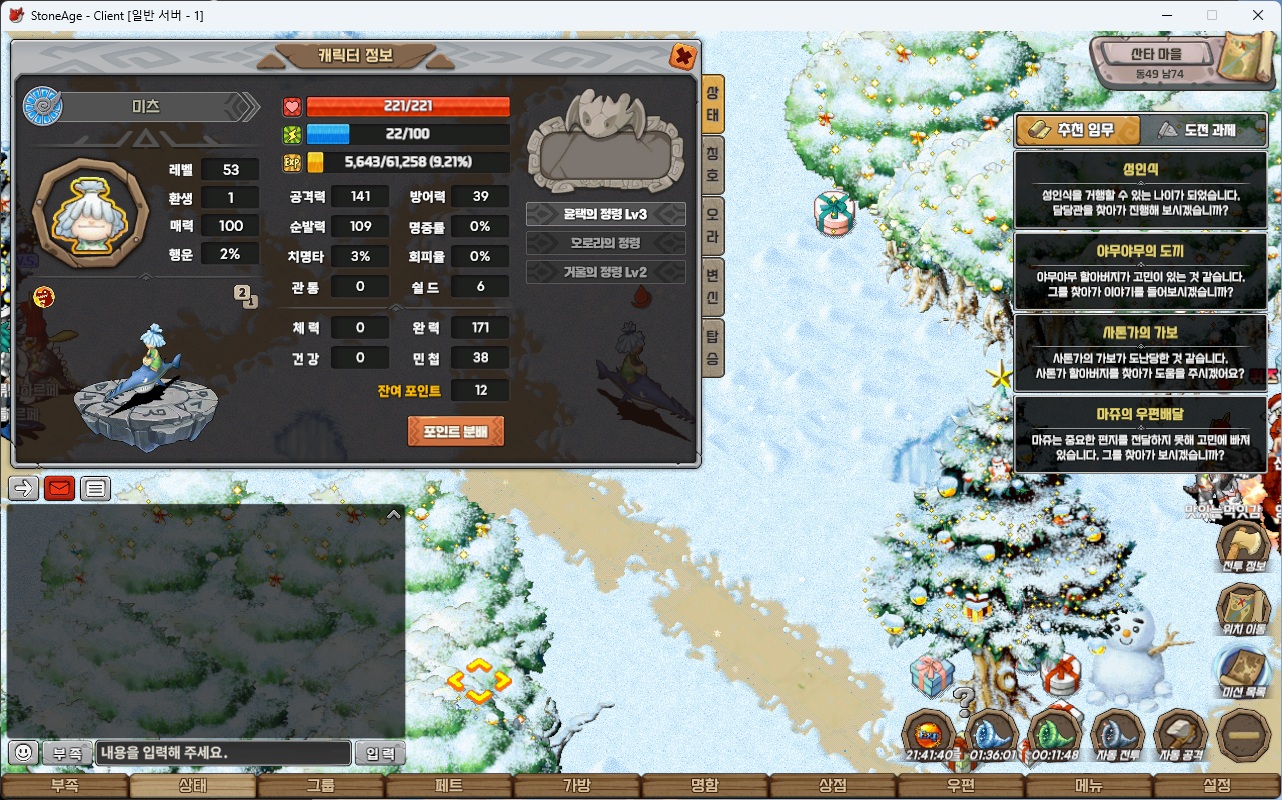
Task: Open the 전투 정보 axe icon
Action: [x=1243, y=545]
